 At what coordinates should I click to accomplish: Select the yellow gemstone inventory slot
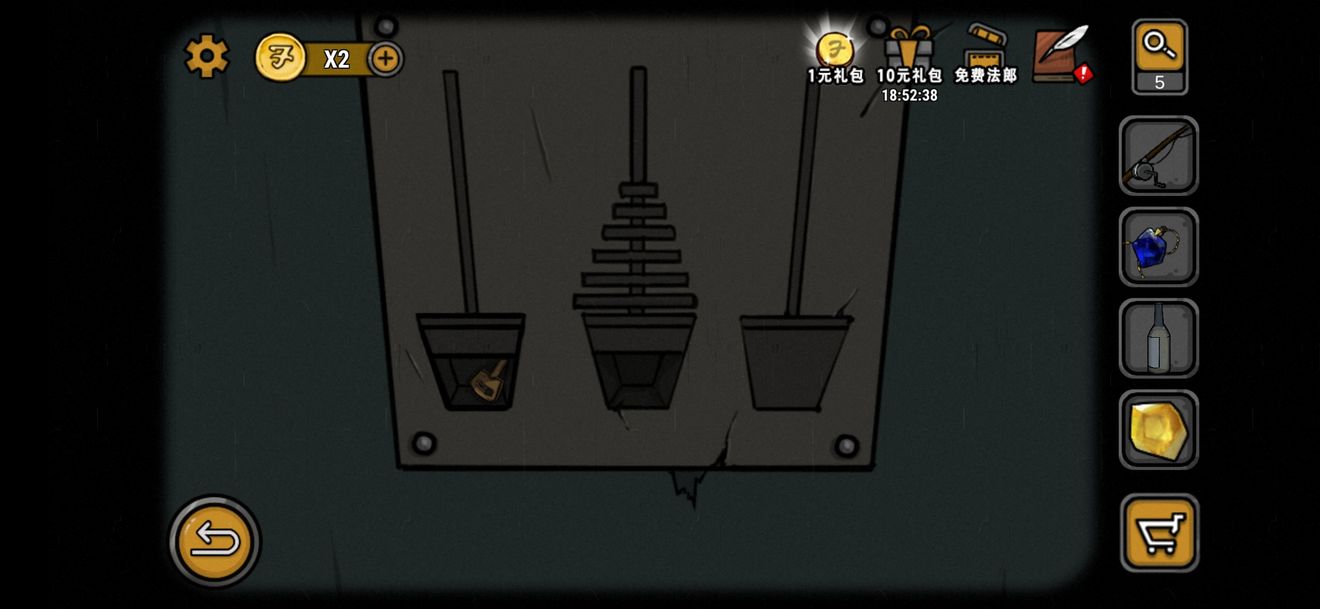click(x=1158, y=429)
